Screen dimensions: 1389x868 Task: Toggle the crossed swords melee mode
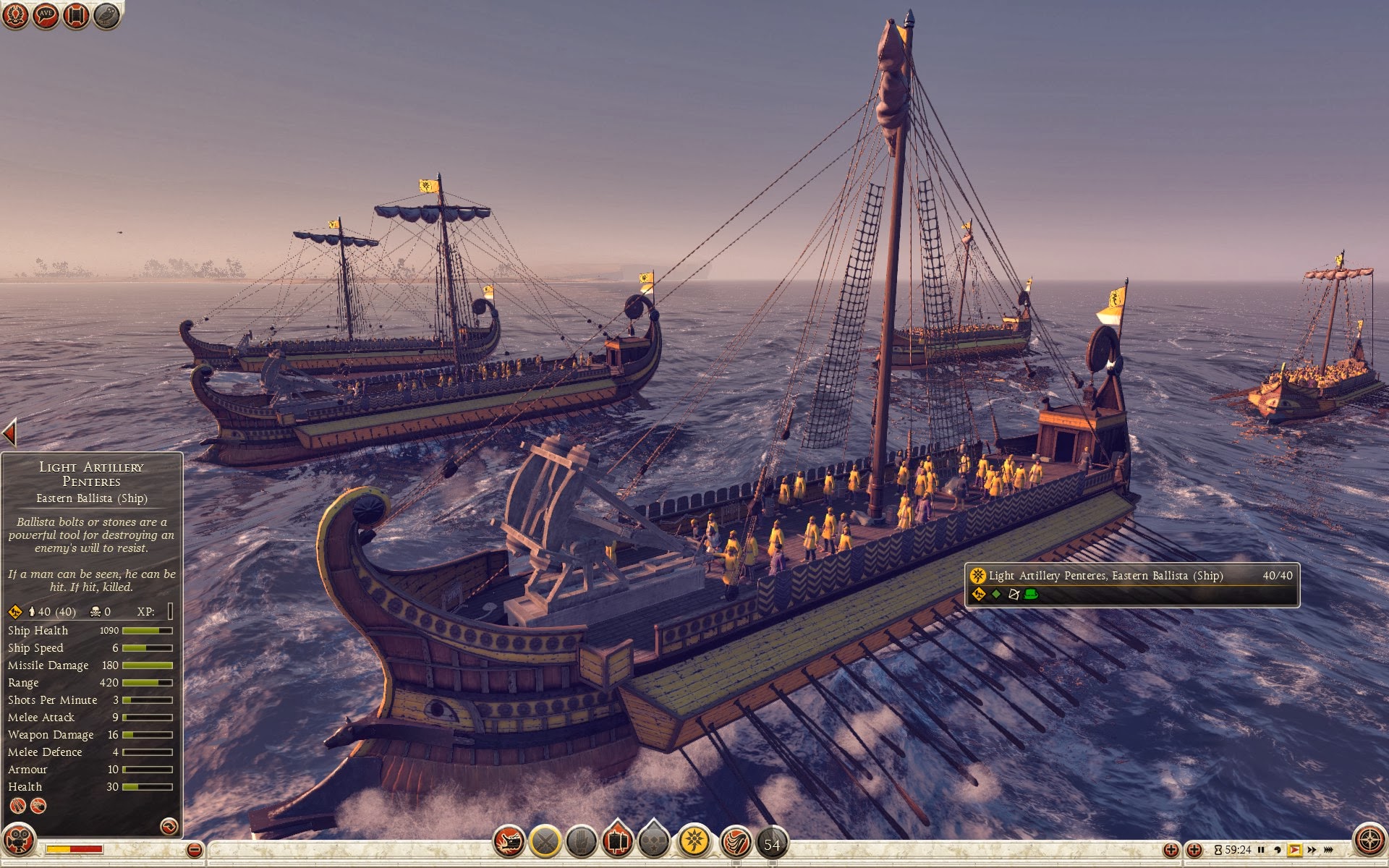pos(545,841)
